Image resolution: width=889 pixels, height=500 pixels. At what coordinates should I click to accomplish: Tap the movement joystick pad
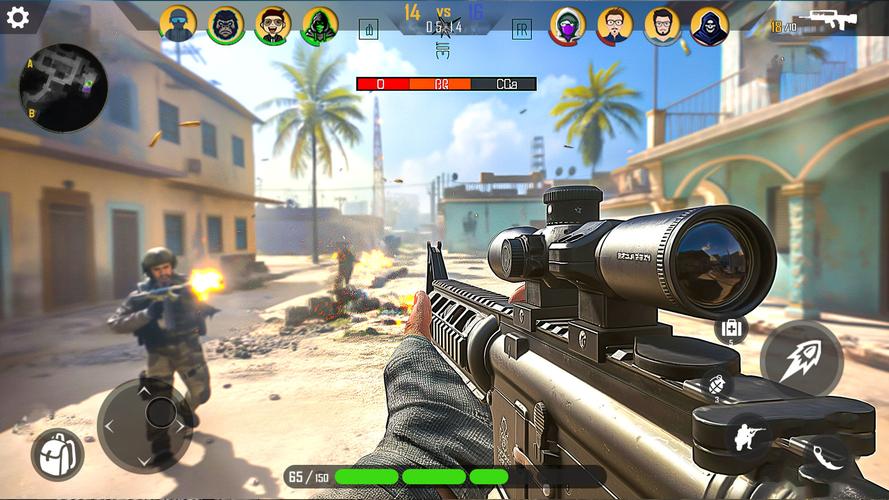pos(145,425)
